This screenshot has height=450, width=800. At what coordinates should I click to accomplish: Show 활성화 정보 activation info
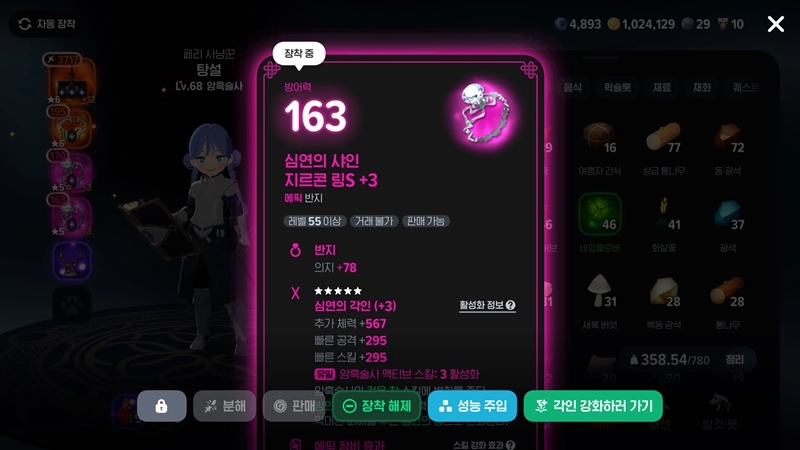(x=487, y=306)
